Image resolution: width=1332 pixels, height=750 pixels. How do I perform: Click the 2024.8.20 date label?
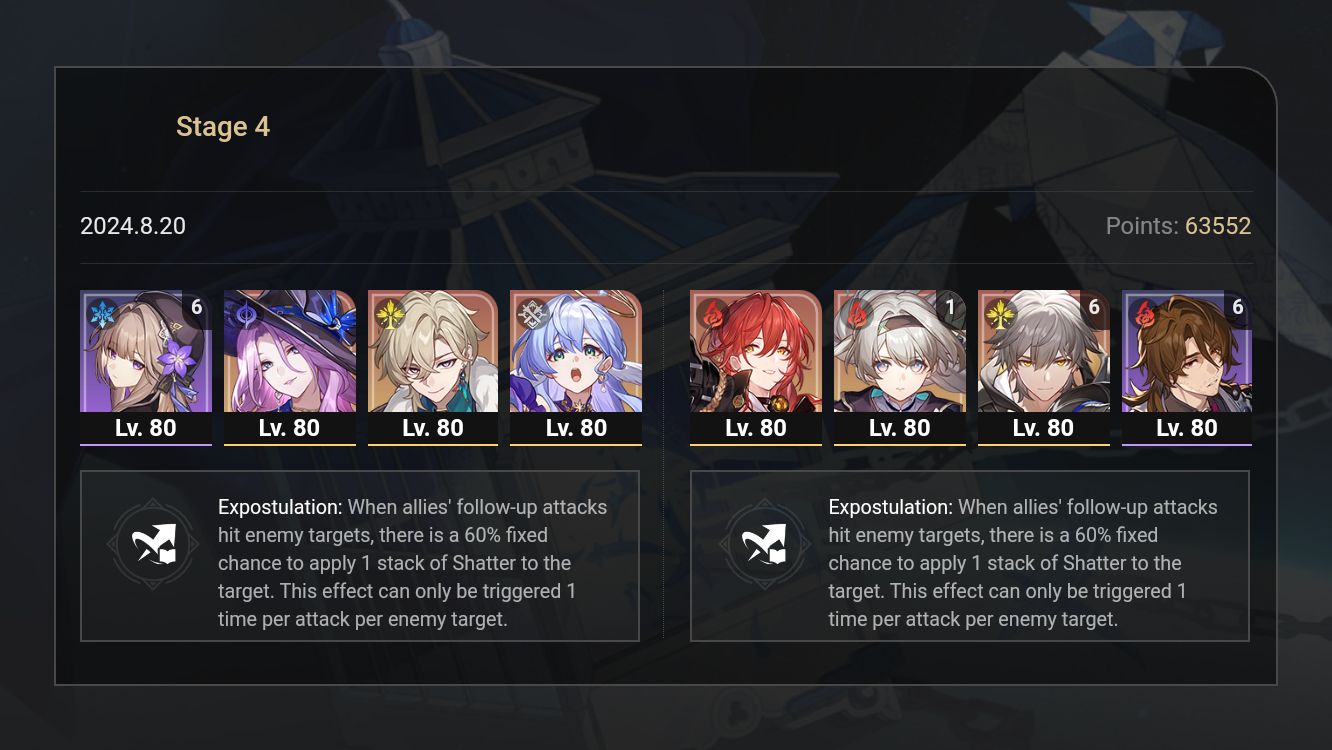coord(133,226)
